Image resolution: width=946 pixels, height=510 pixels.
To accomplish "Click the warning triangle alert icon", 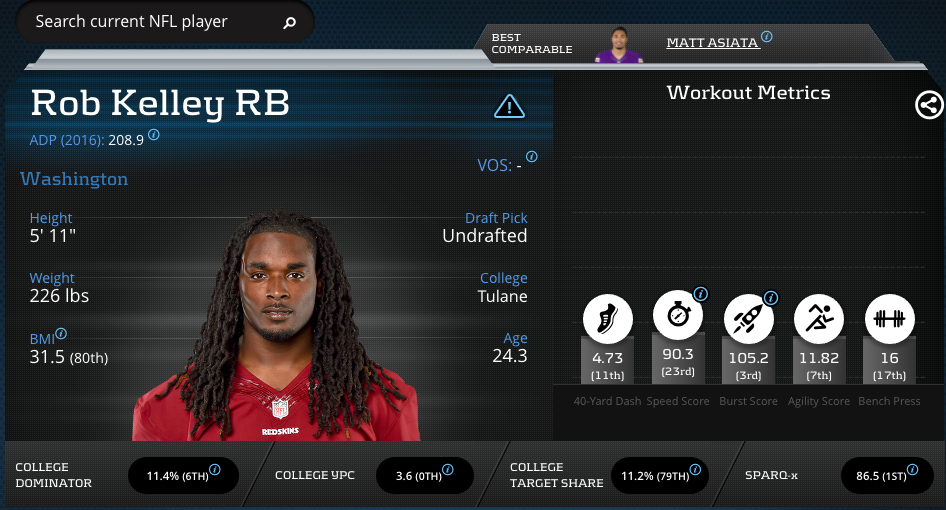I will (x=509, y=105).
